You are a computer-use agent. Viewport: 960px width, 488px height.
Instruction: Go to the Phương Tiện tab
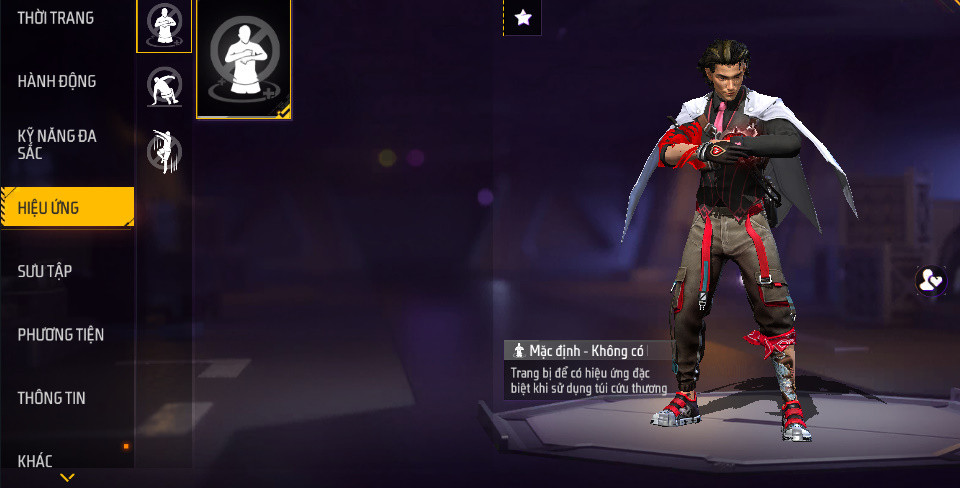[x=61, y=334]
